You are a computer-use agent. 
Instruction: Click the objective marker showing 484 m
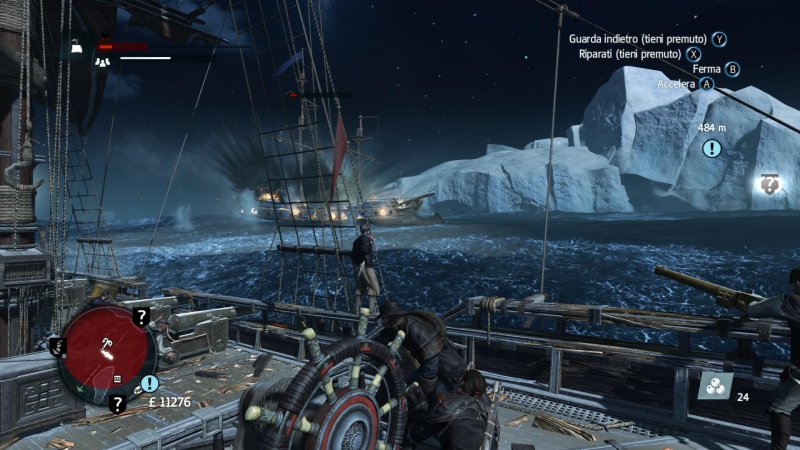[711, 148]
